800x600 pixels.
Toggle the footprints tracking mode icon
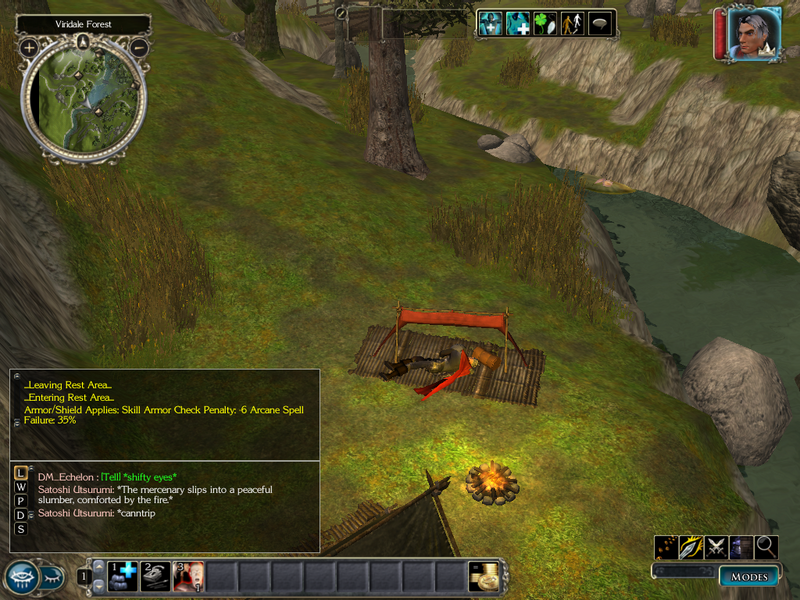tap(666, 547)
